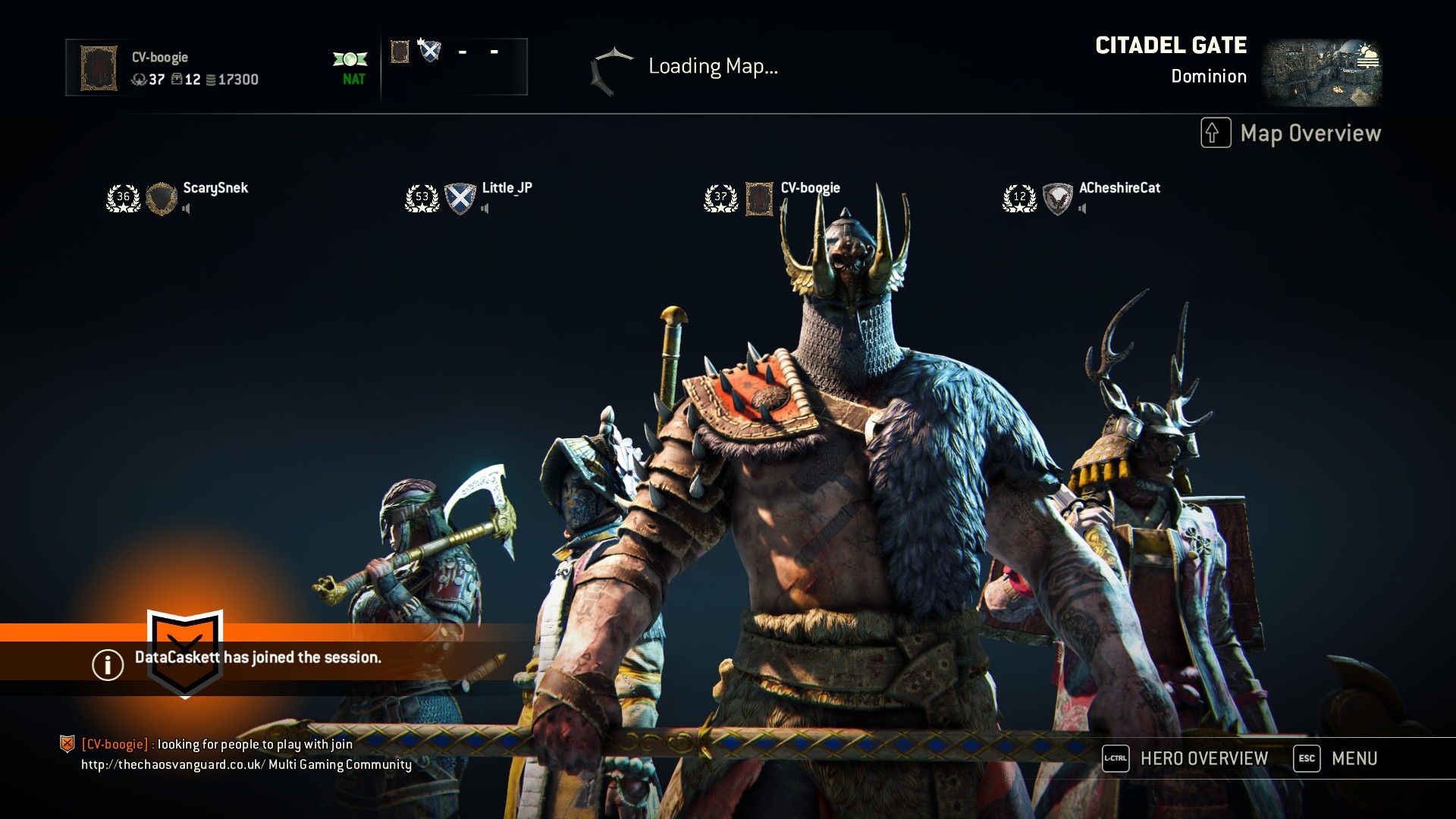The width and height of the screenshot is (1456, 819).
Task: Select player Little_JP in the lobby
Action: (x=507, y=188)
